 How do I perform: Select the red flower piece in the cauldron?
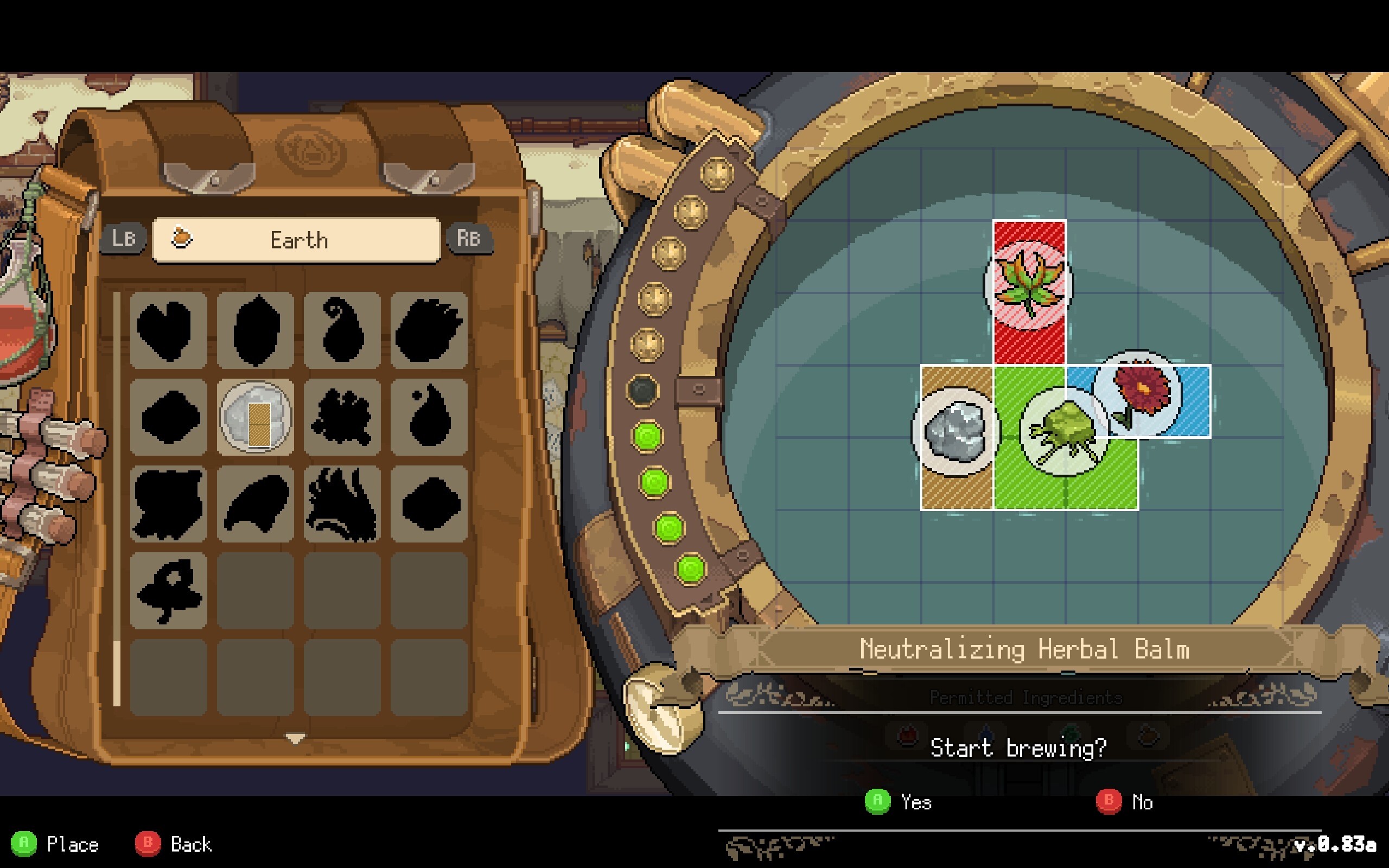1138,393
